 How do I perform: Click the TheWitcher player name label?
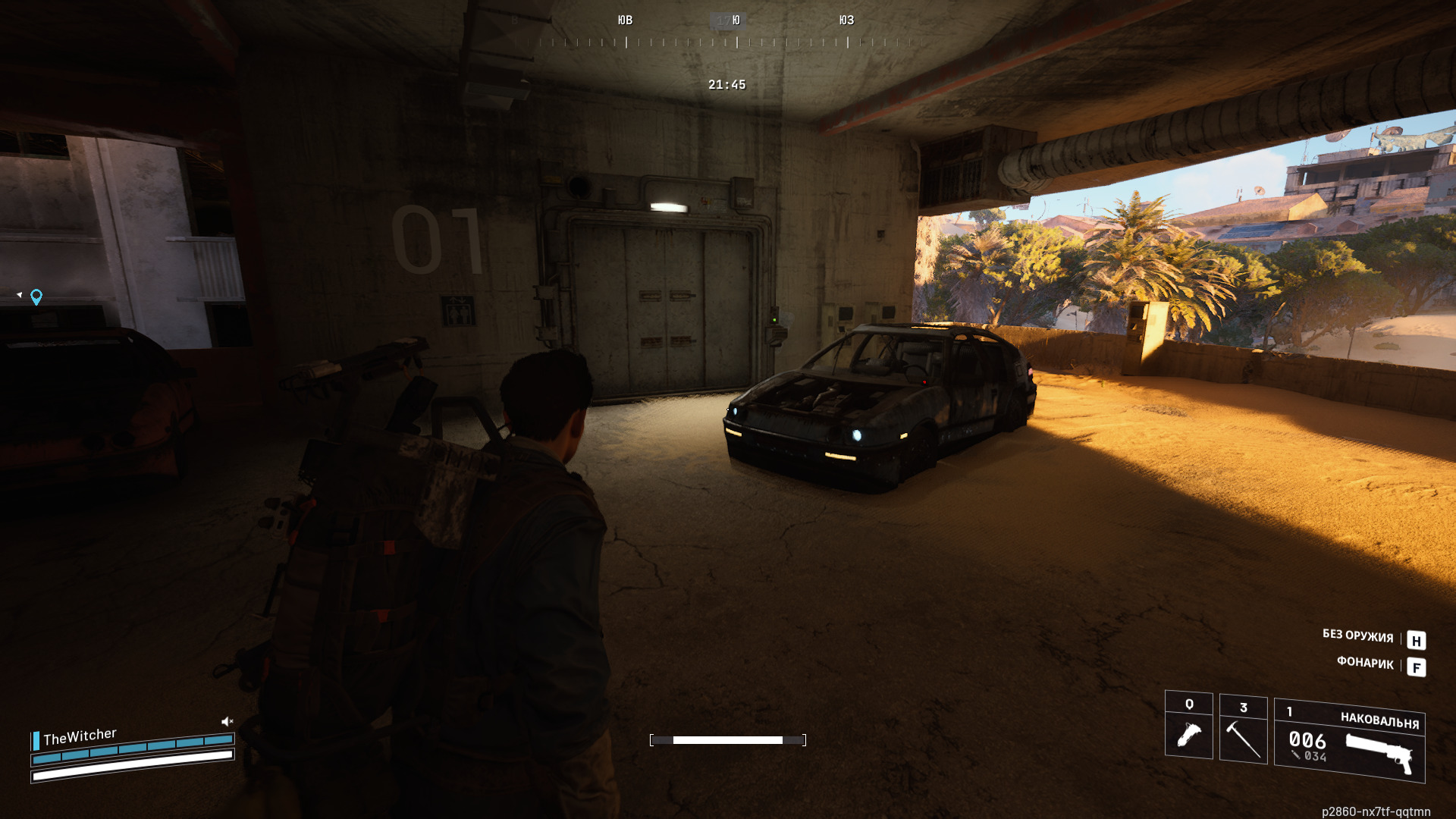pos(80,736)
